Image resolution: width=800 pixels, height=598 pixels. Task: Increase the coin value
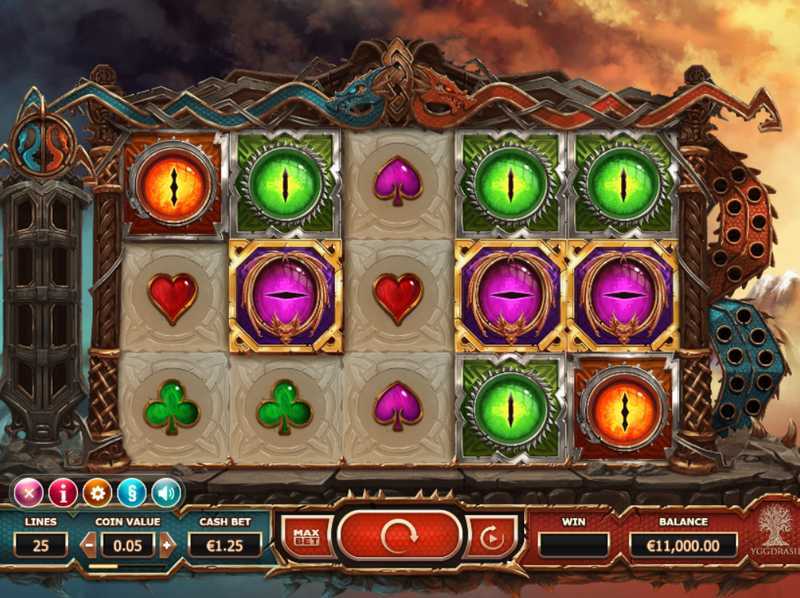pyautogui.click(x=167, y=545)
